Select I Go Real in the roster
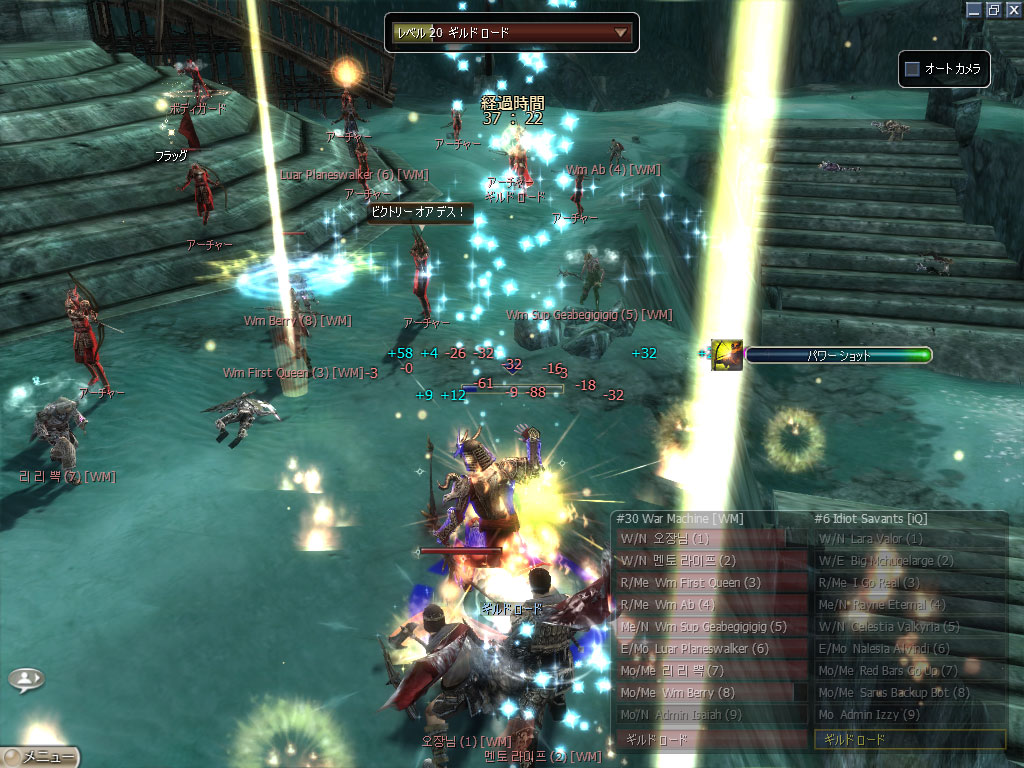Viewport: 1024px width, 768px height. coord(909,583)
